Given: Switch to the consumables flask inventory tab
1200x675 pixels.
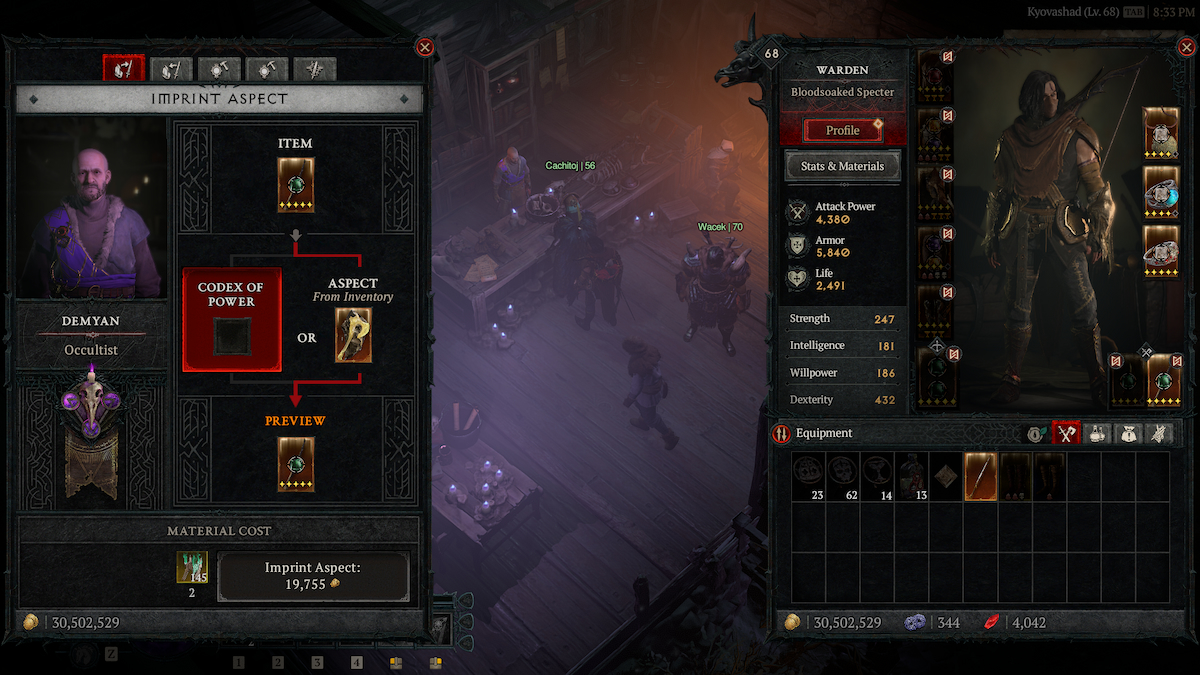Looking at the screenshot, I should point(1097,434).
